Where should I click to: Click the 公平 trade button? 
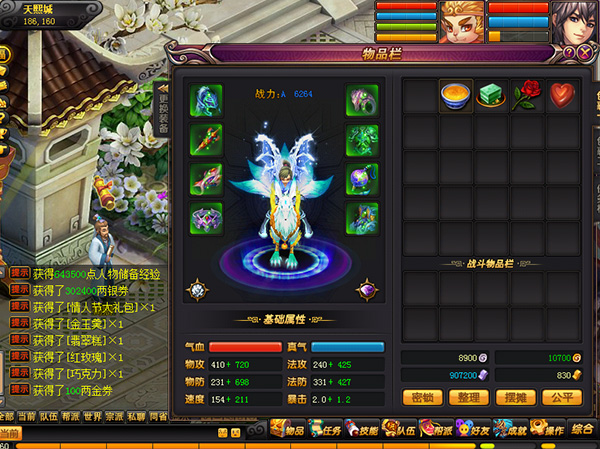tap(559, 397)
